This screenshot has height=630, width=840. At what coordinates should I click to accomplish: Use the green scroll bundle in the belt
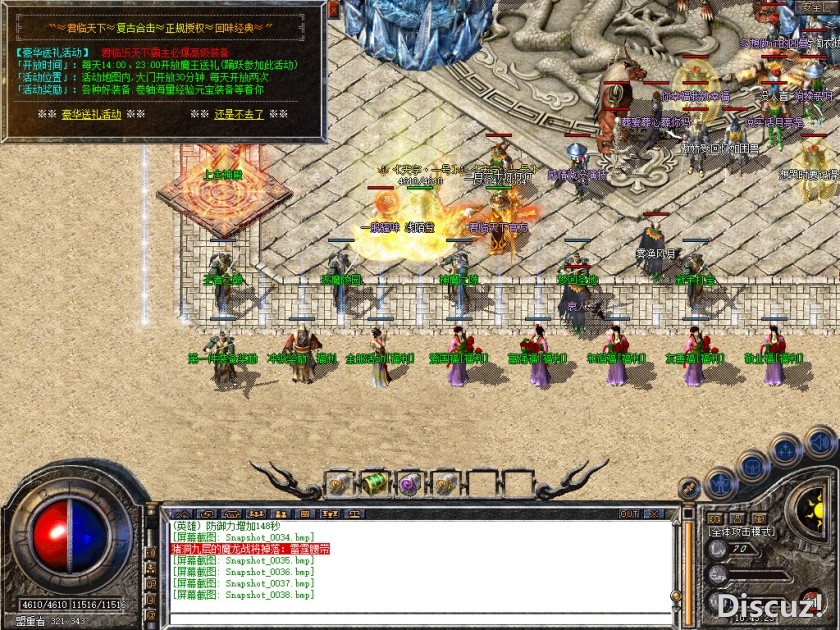tap(374, 483)
